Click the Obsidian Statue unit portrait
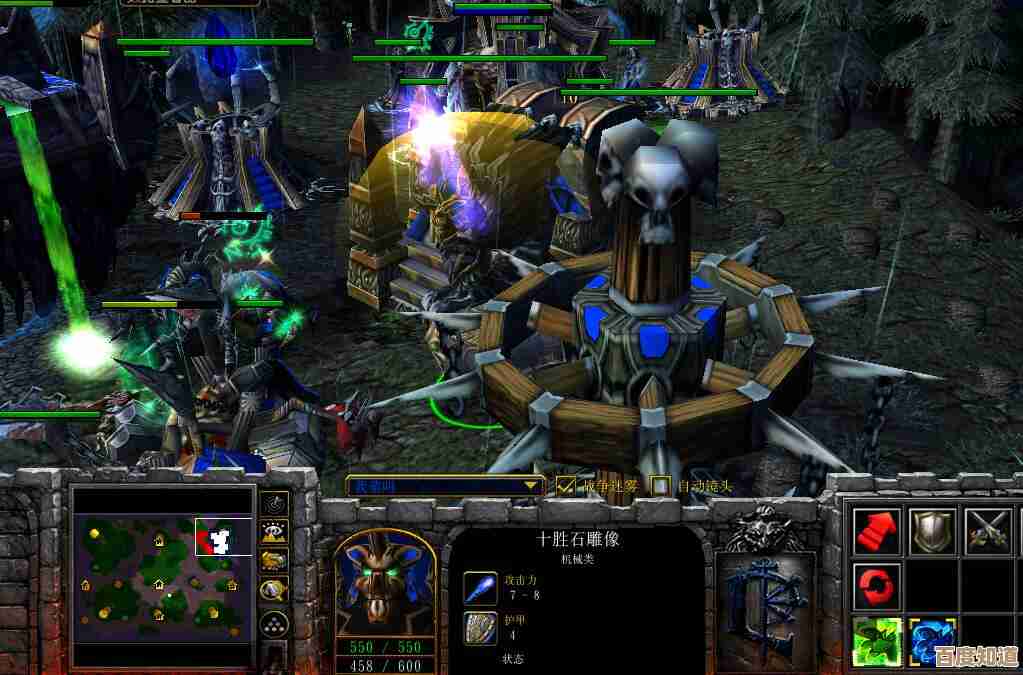 pyautogui.click(x=384, y=584)
